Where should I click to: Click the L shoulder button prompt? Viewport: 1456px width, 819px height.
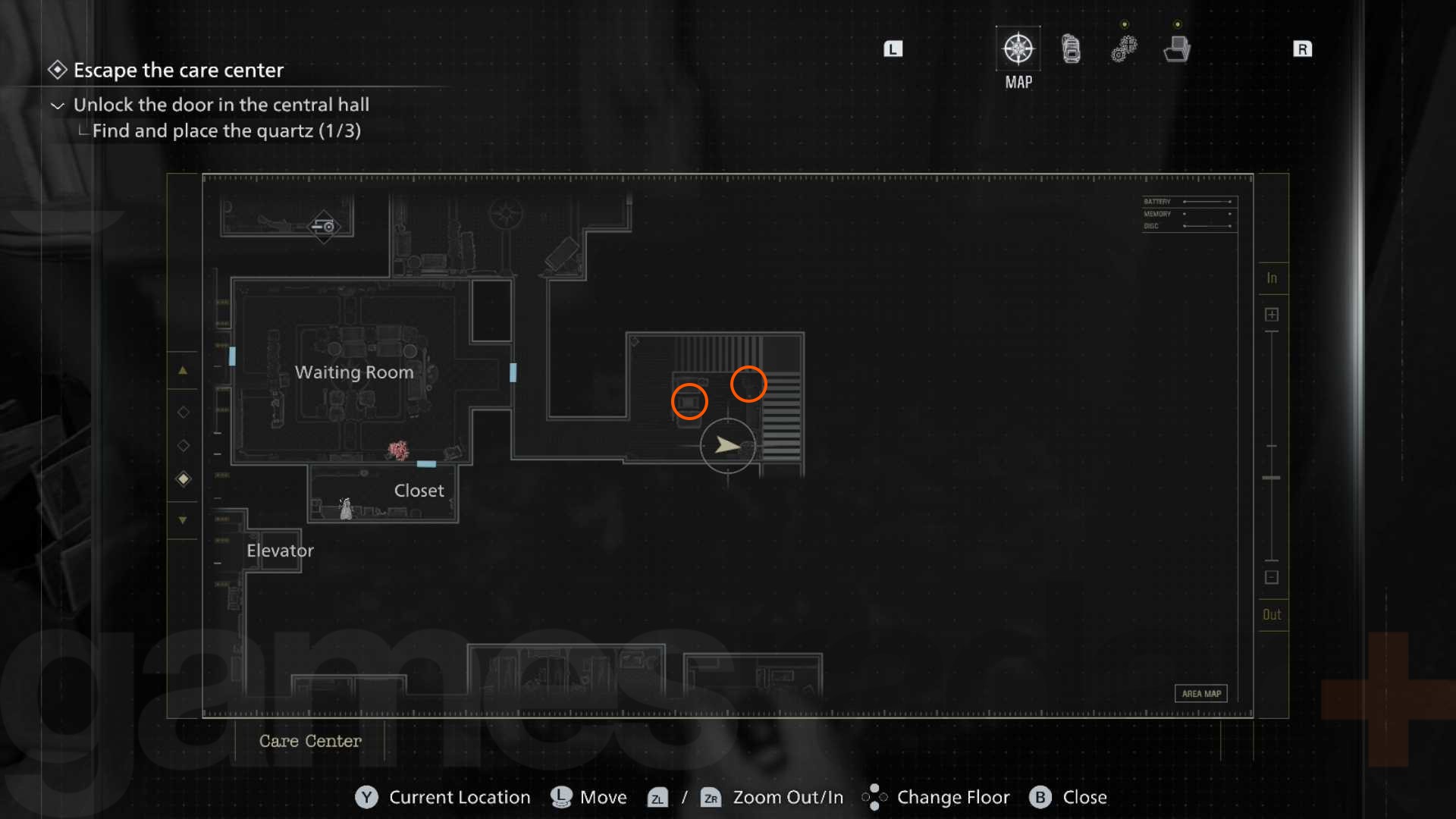coord(893,48)
